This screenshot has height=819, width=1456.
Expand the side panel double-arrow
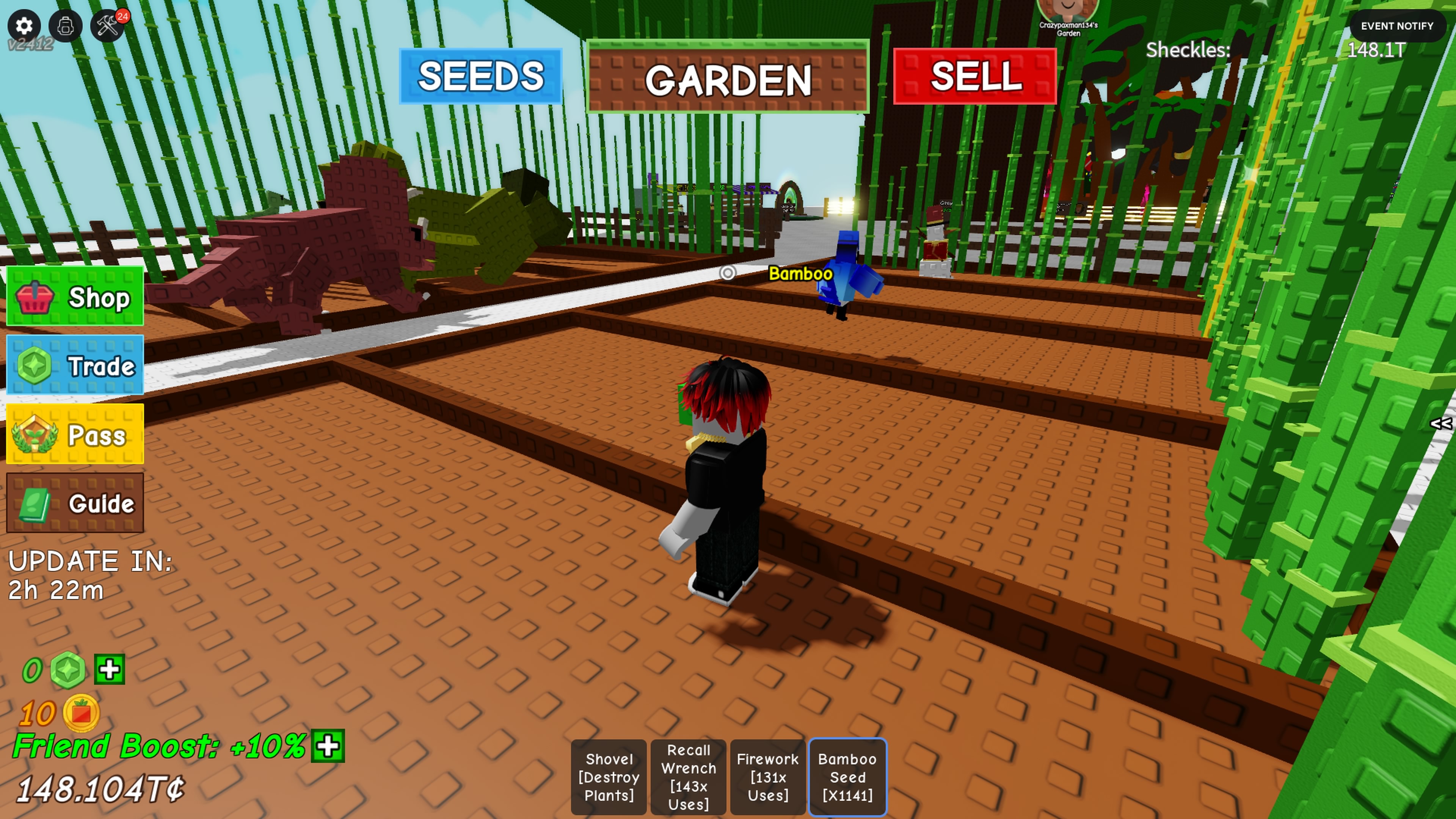[x=1441, y=424]
